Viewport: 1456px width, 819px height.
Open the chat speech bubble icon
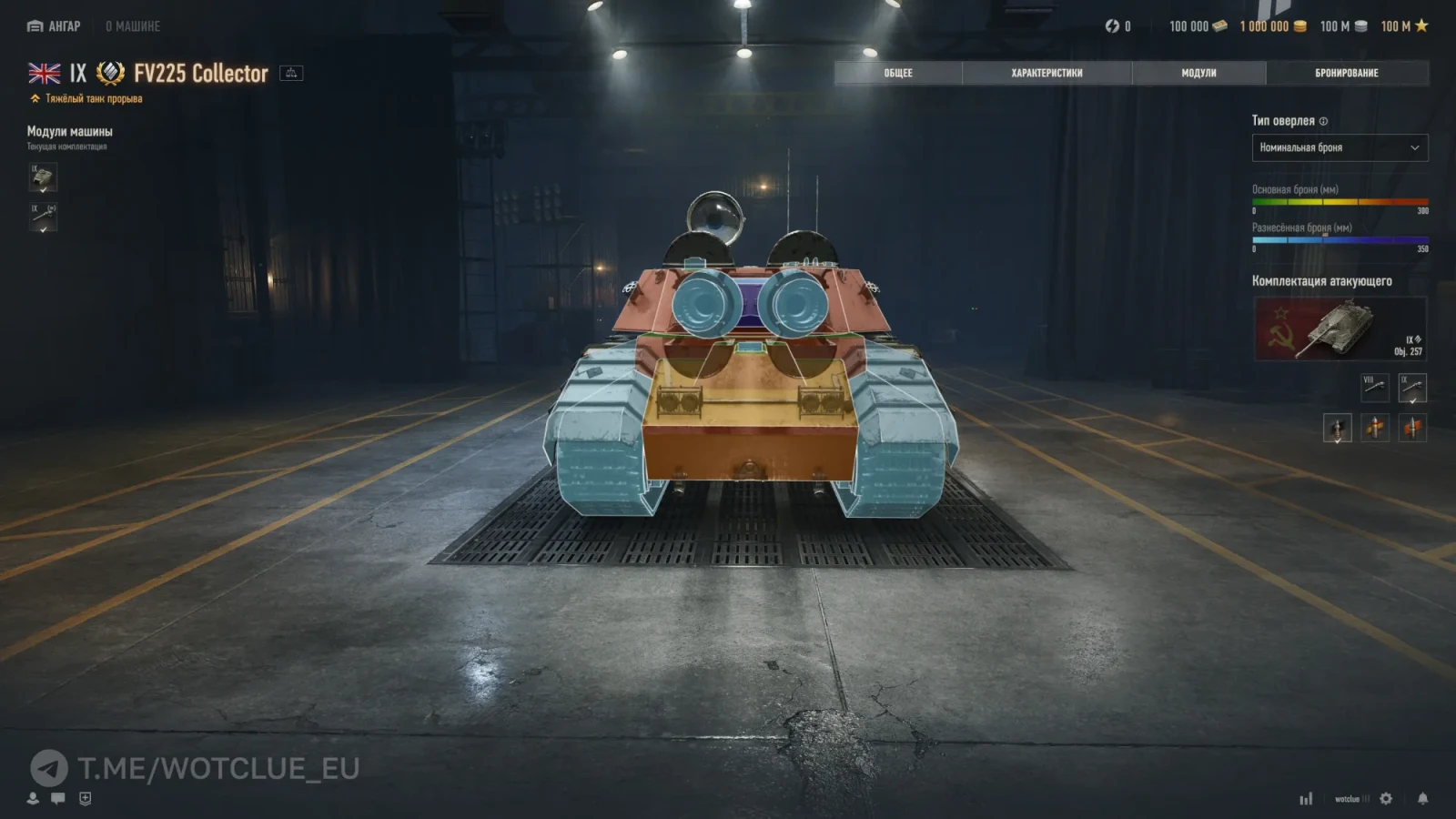[x=58, y=798]
